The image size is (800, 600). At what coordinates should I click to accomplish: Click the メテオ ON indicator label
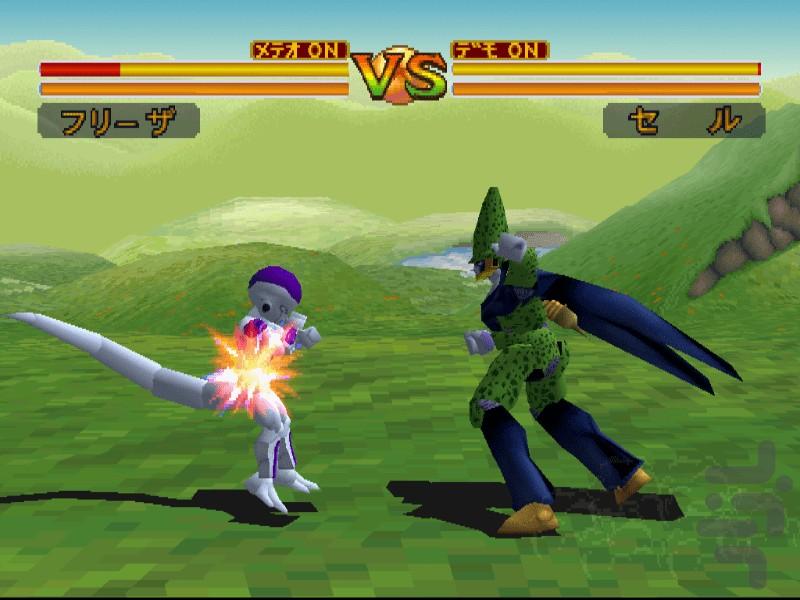[299, 50]
